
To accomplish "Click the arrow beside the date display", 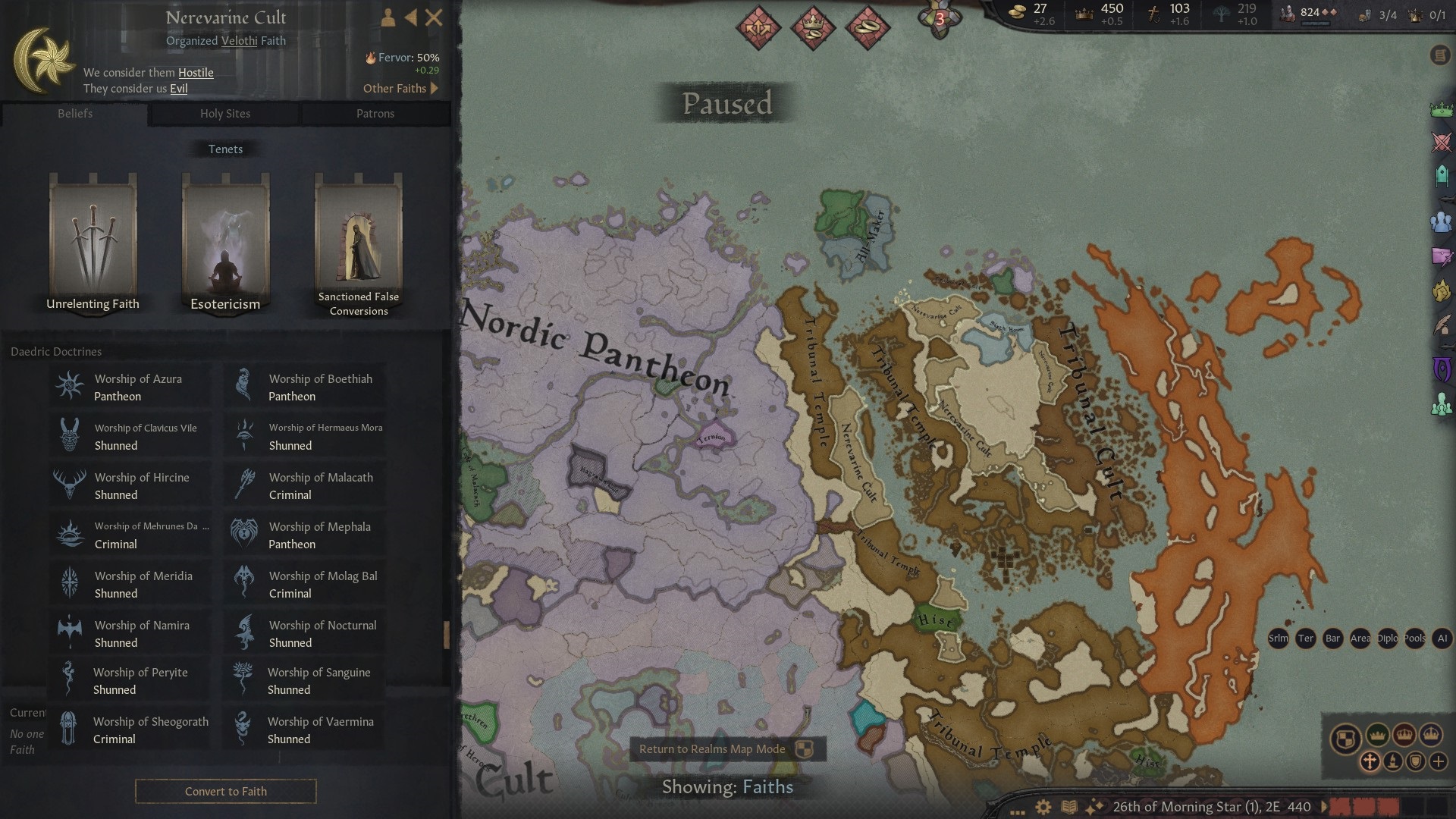I will (x=1326, y=806).
